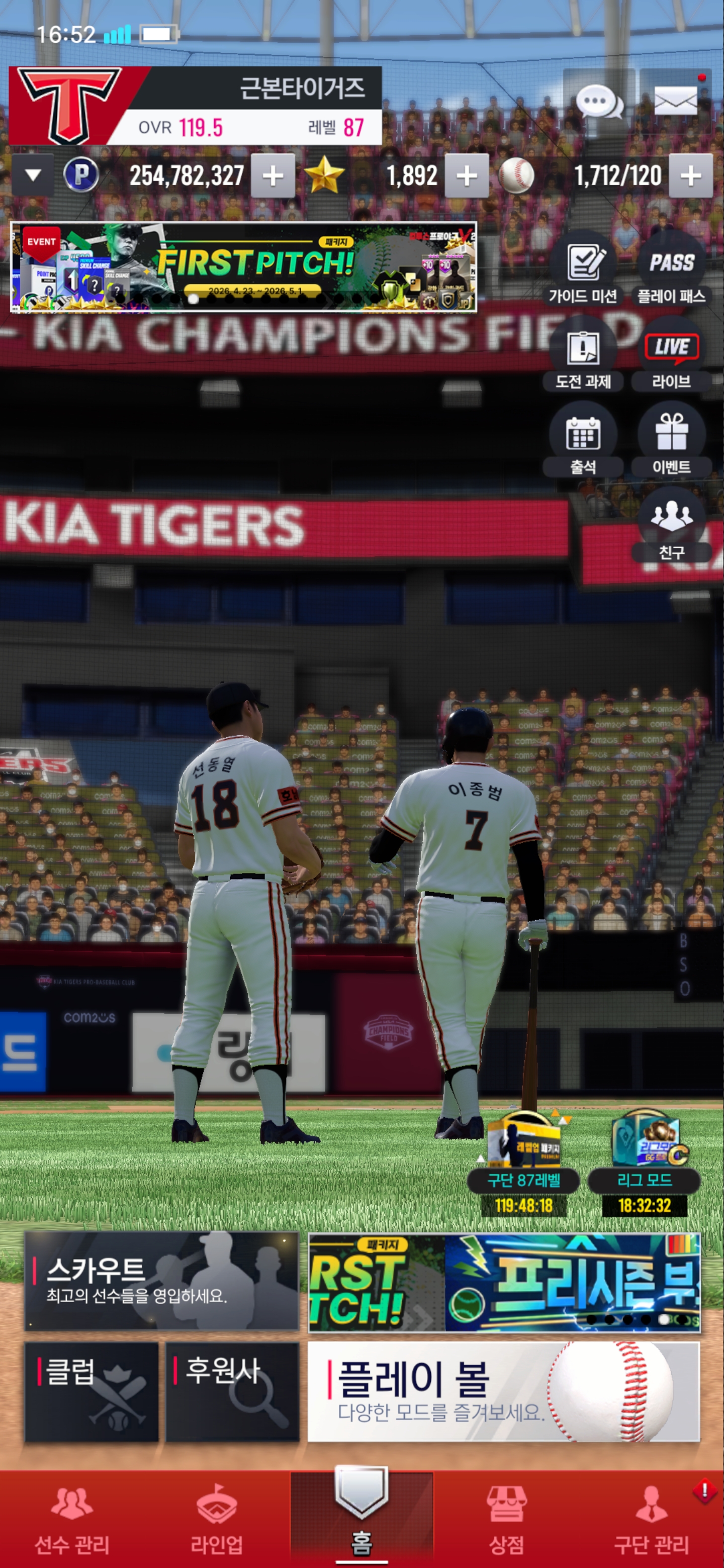
Task: Open the 친구 friends list
Action: point(671,525)
